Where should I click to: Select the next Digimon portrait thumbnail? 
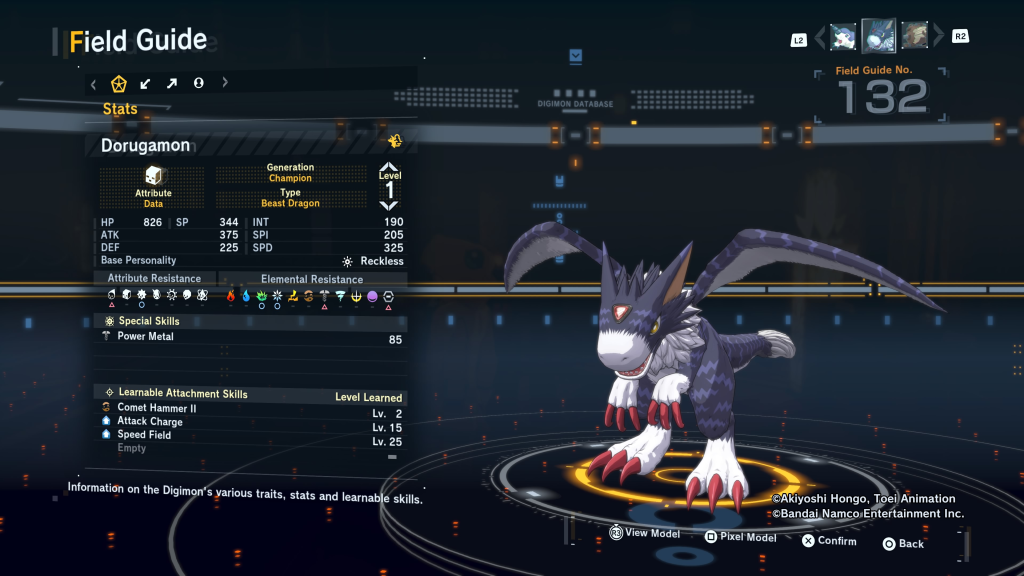click(914, 37)
